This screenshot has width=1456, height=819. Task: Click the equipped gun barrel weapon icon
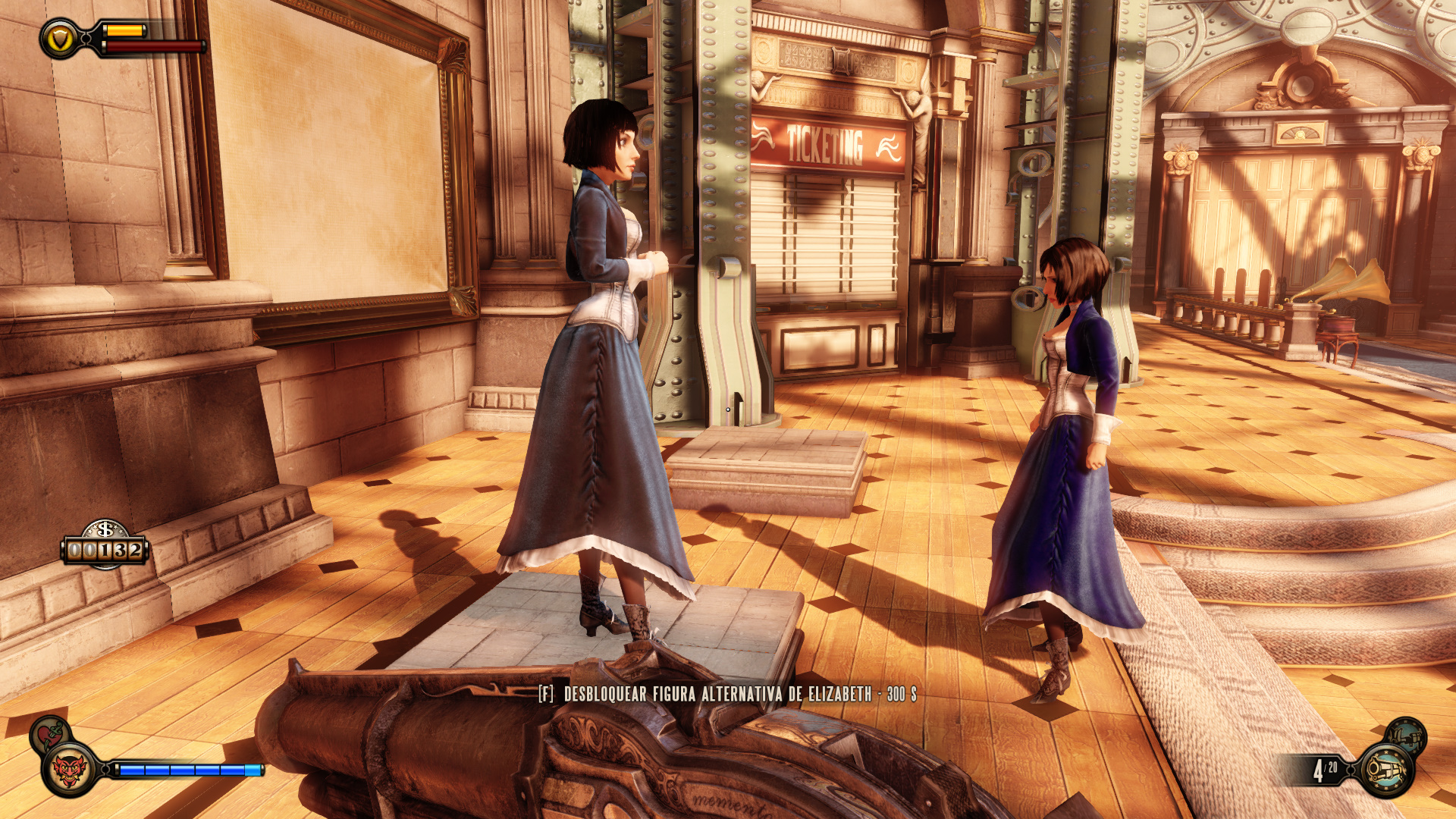1386,770
